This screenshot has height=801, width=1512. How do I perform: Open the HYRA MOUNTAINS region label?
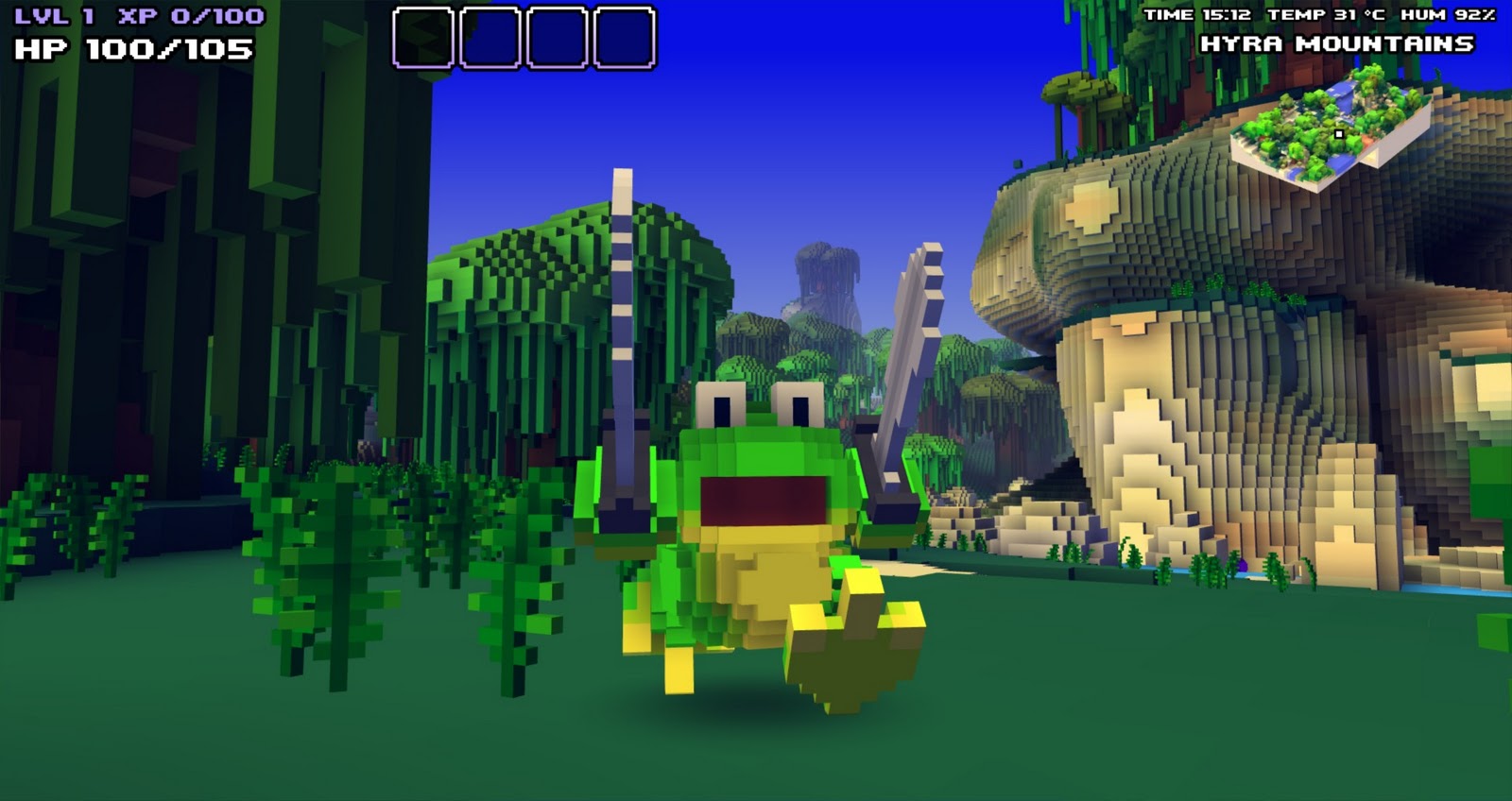(1339, 43)
